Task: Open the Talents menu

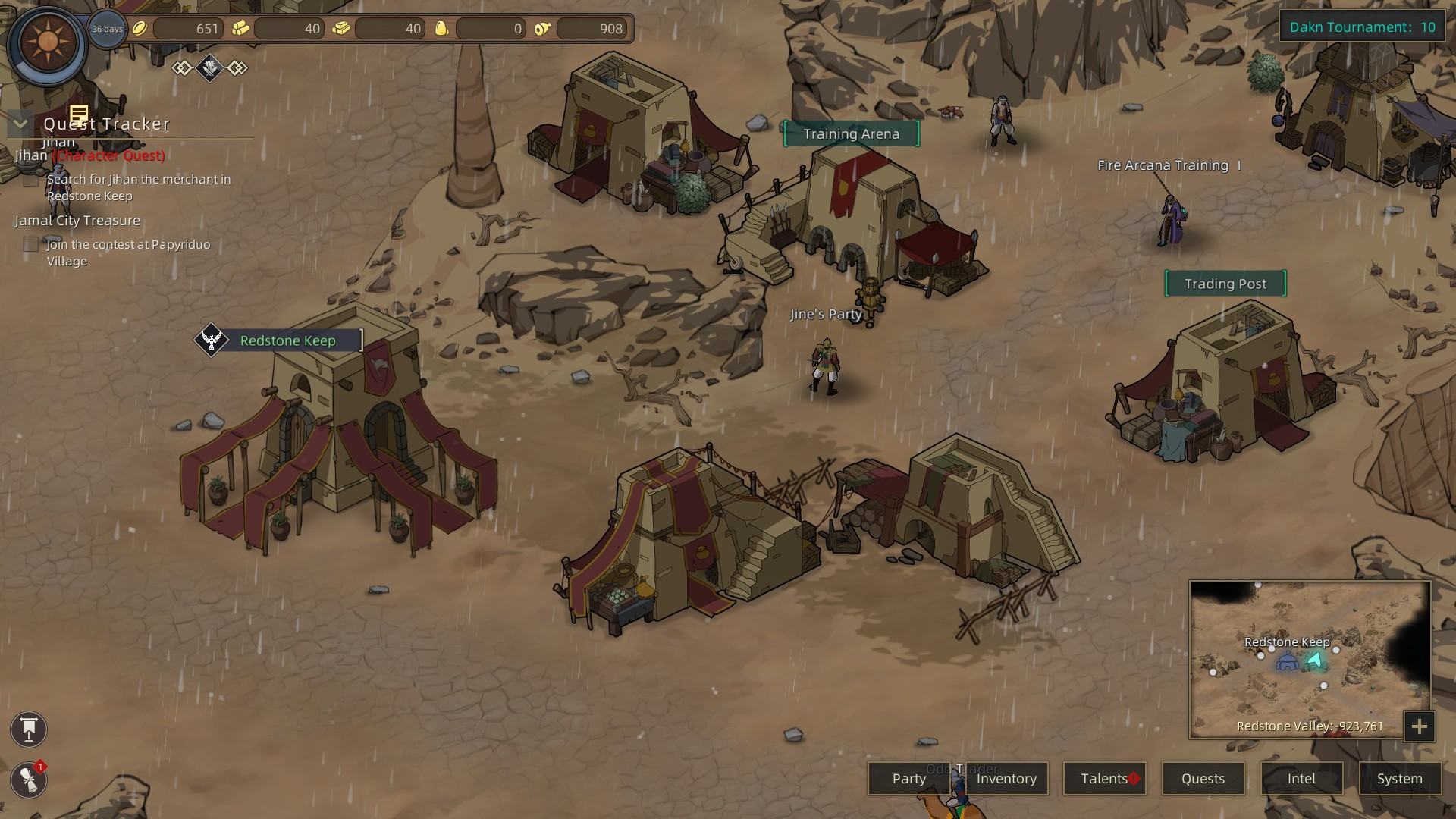Action: coord(1104,779)
